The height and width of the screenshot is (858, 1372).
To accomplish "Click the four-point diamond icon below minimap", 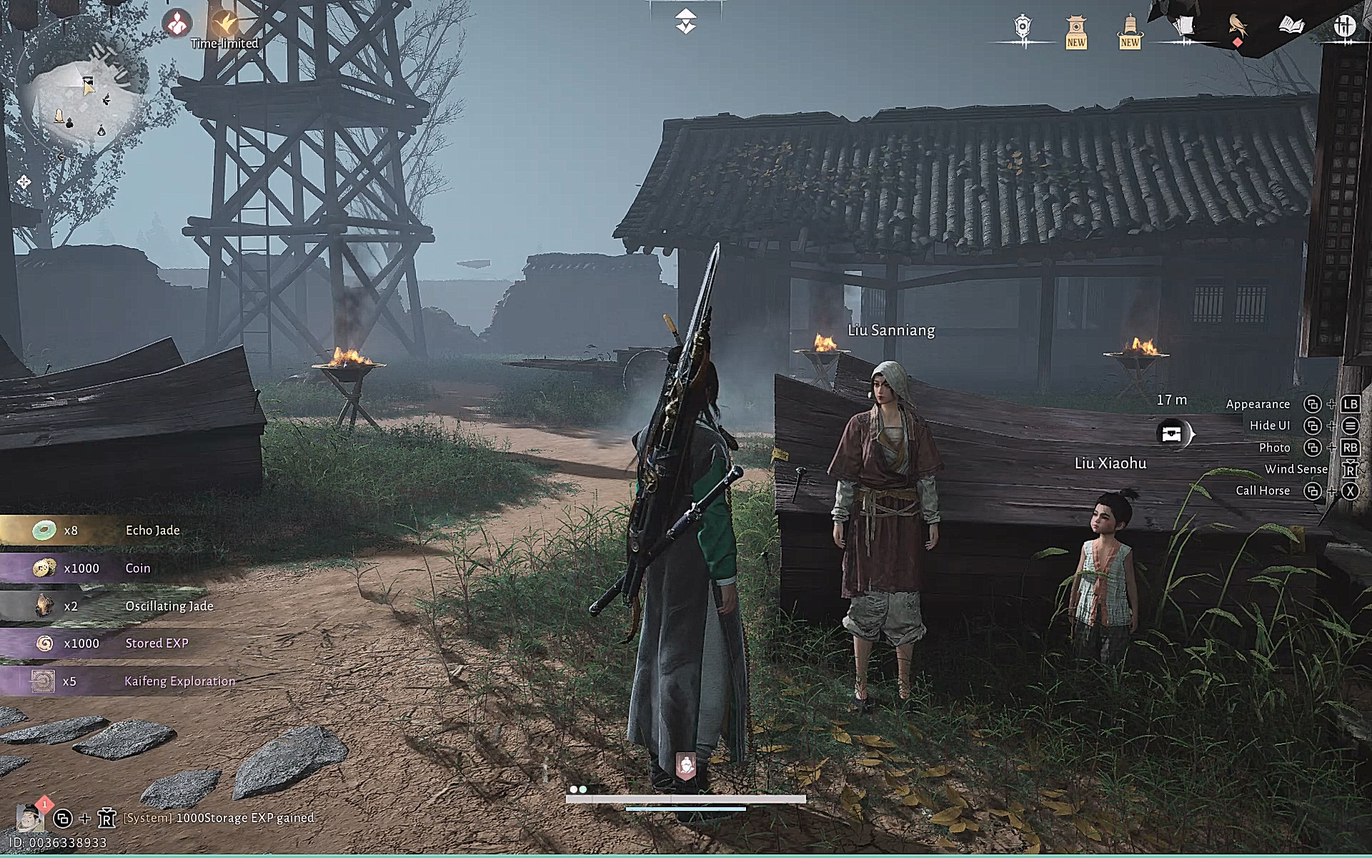I will [x=24, y=182].
